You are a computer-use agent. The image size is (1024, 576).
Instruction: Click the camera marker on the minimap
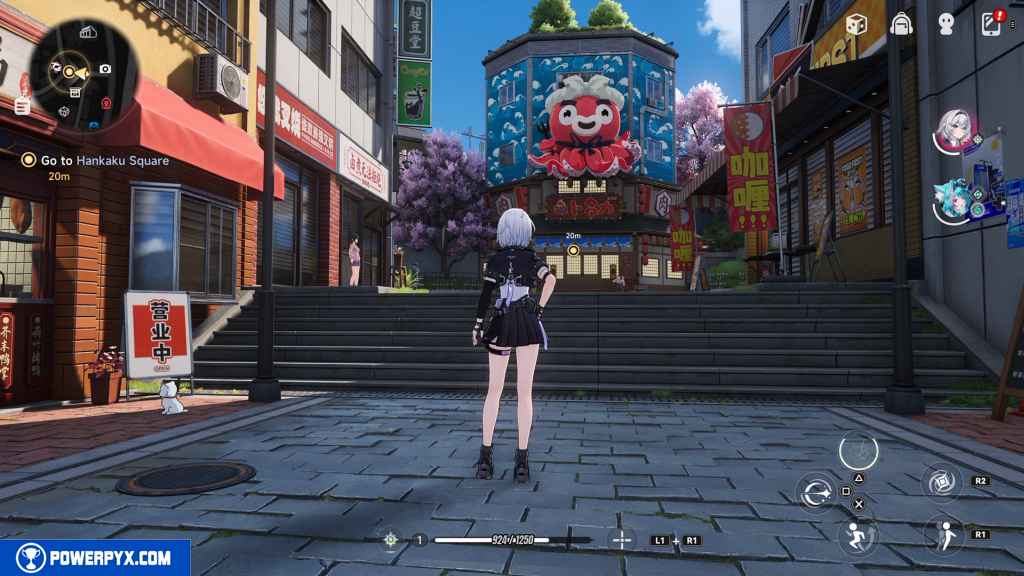[x=105, y=69]
